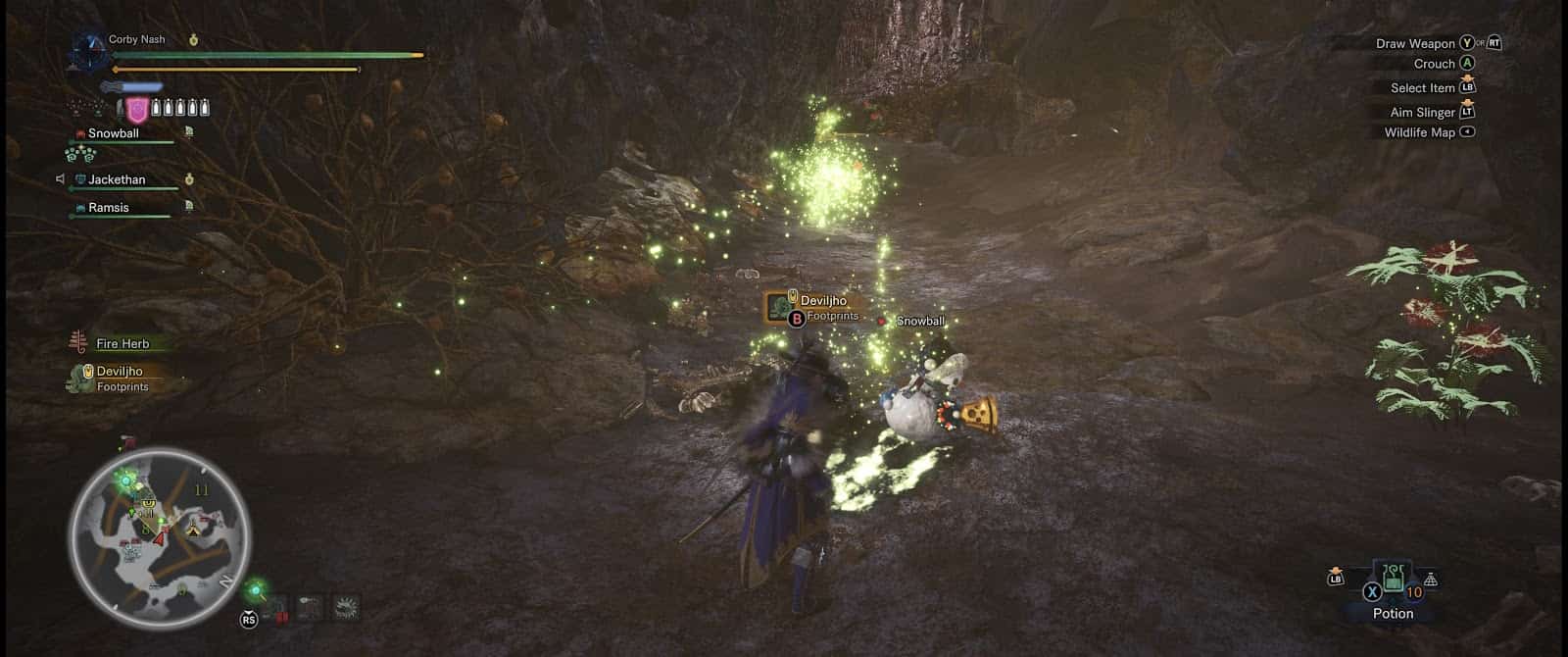The height and width of the screenshot is (657, 1568).
Task: Click the Corby Nash player name
Action: pos(137,39)
